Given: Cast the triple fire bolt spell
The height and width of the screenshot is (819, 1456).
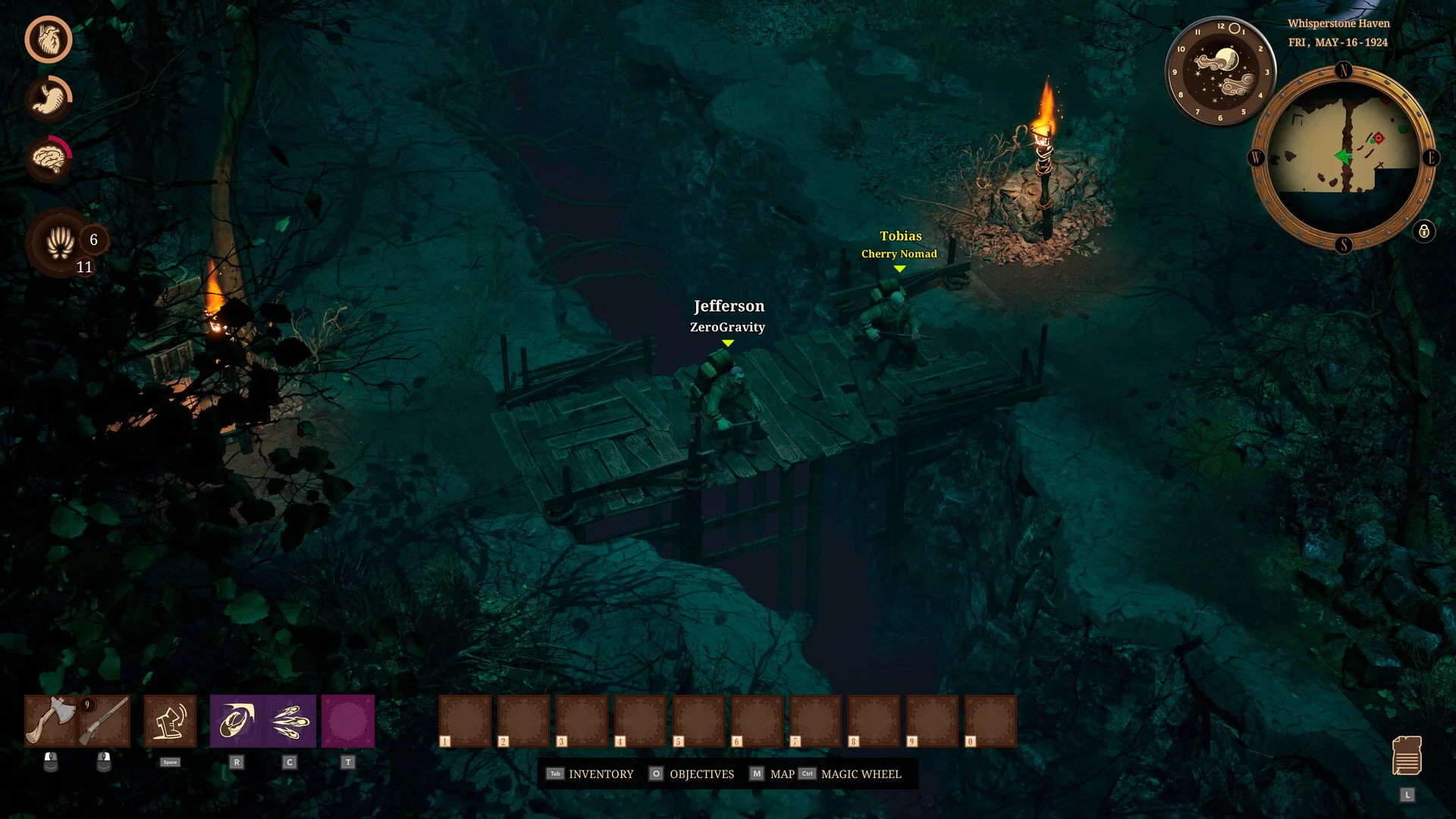Looking at the screenshot, I should [x=290, y=720].
